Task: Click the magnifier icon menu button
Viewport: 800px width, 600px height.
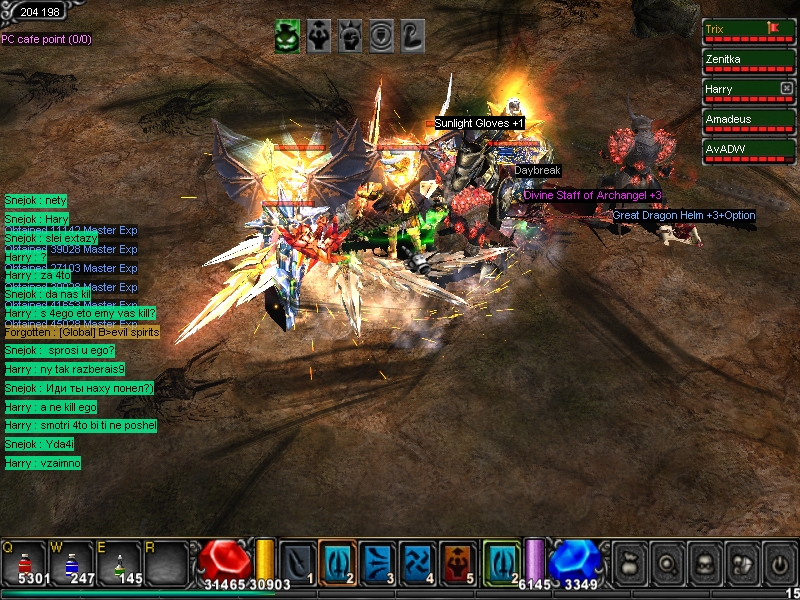Action: 666,562
